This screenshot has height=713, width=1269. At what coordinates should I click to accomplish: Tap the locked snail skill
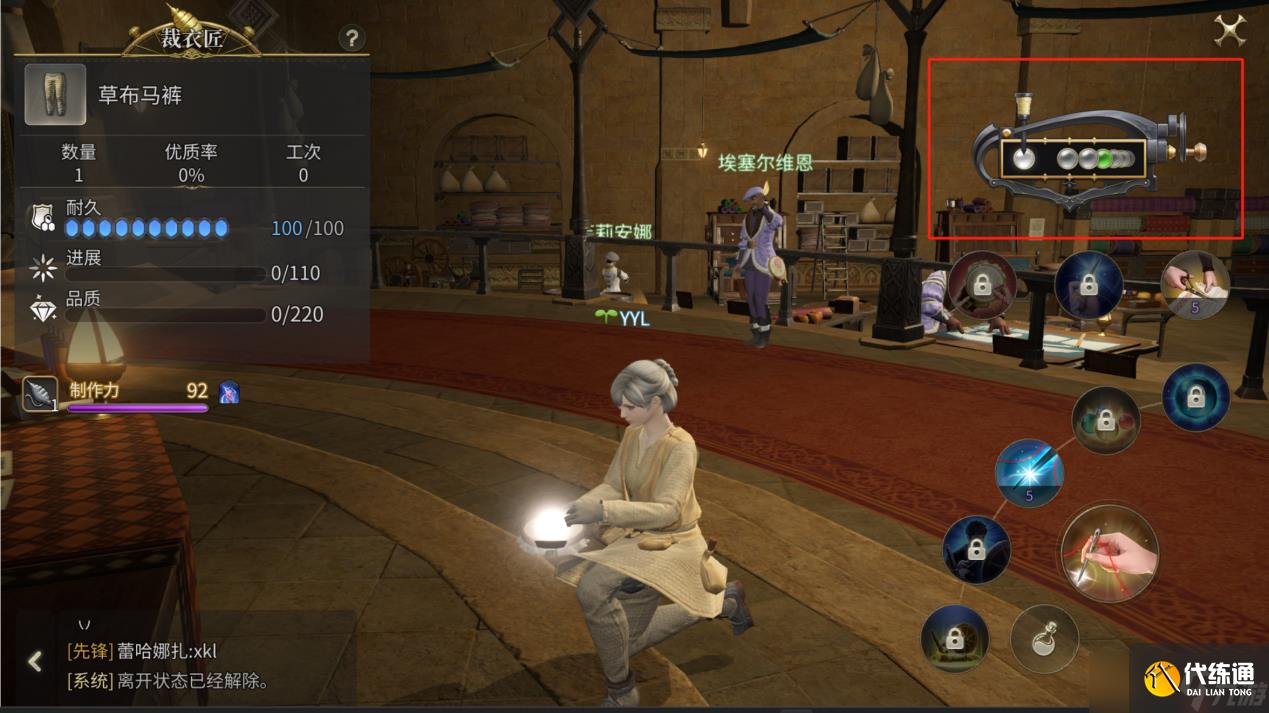click(954, 638)
